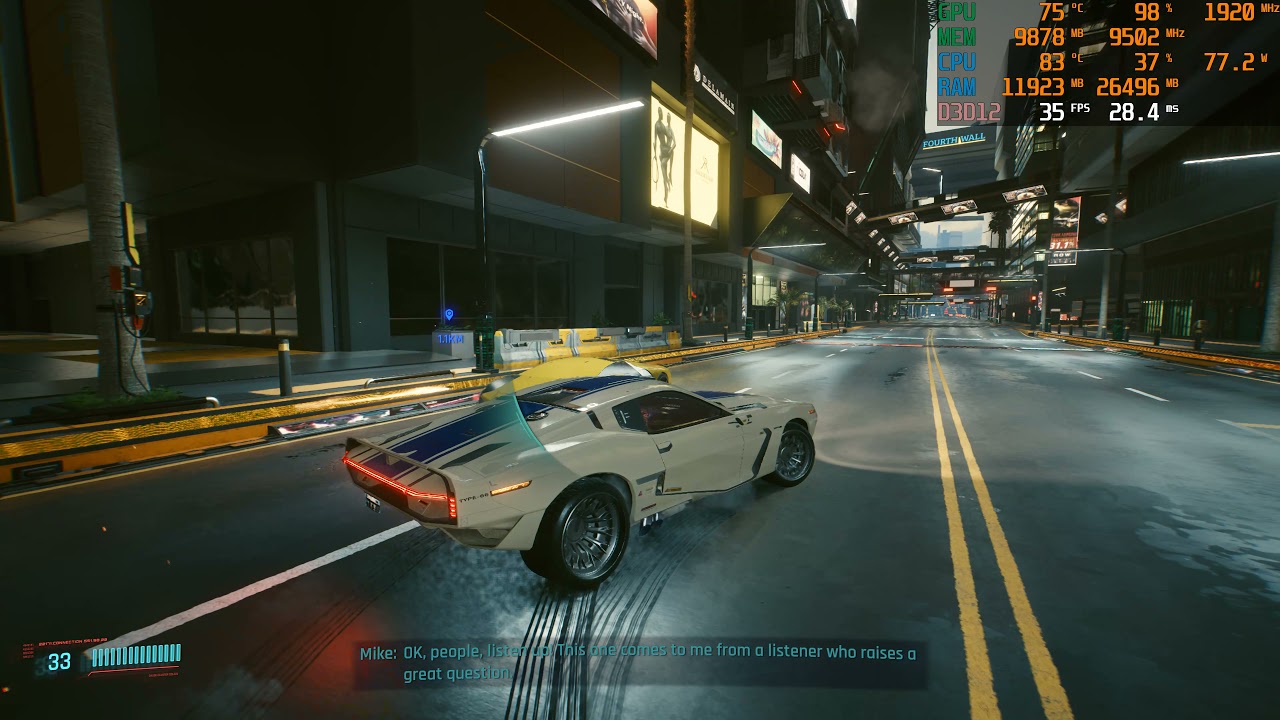This screenshot has width=1280, height=720.
Task: Select the RAM usage row
Action: [x=957, y=87]
